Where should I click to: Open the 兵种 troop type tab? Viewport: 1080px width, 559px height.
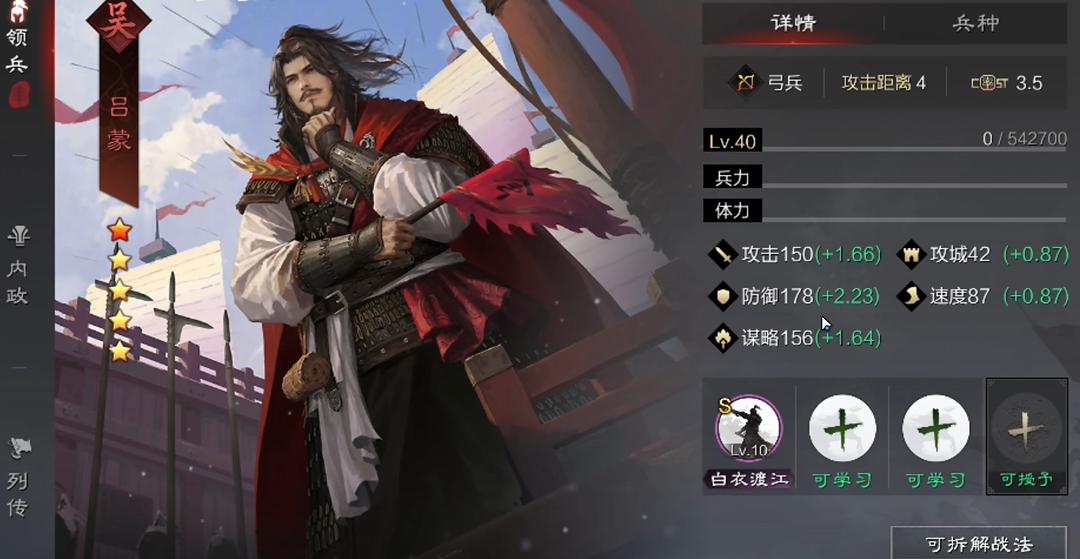(x=975, y=23)
